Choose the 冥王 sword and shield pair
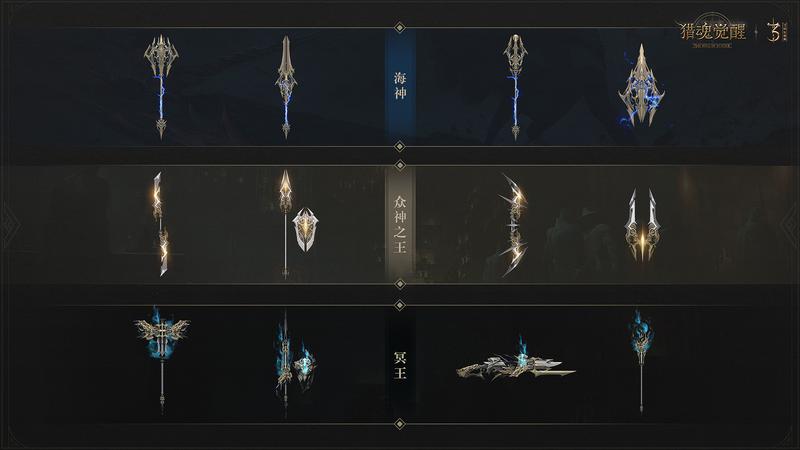 pos(292,361)
